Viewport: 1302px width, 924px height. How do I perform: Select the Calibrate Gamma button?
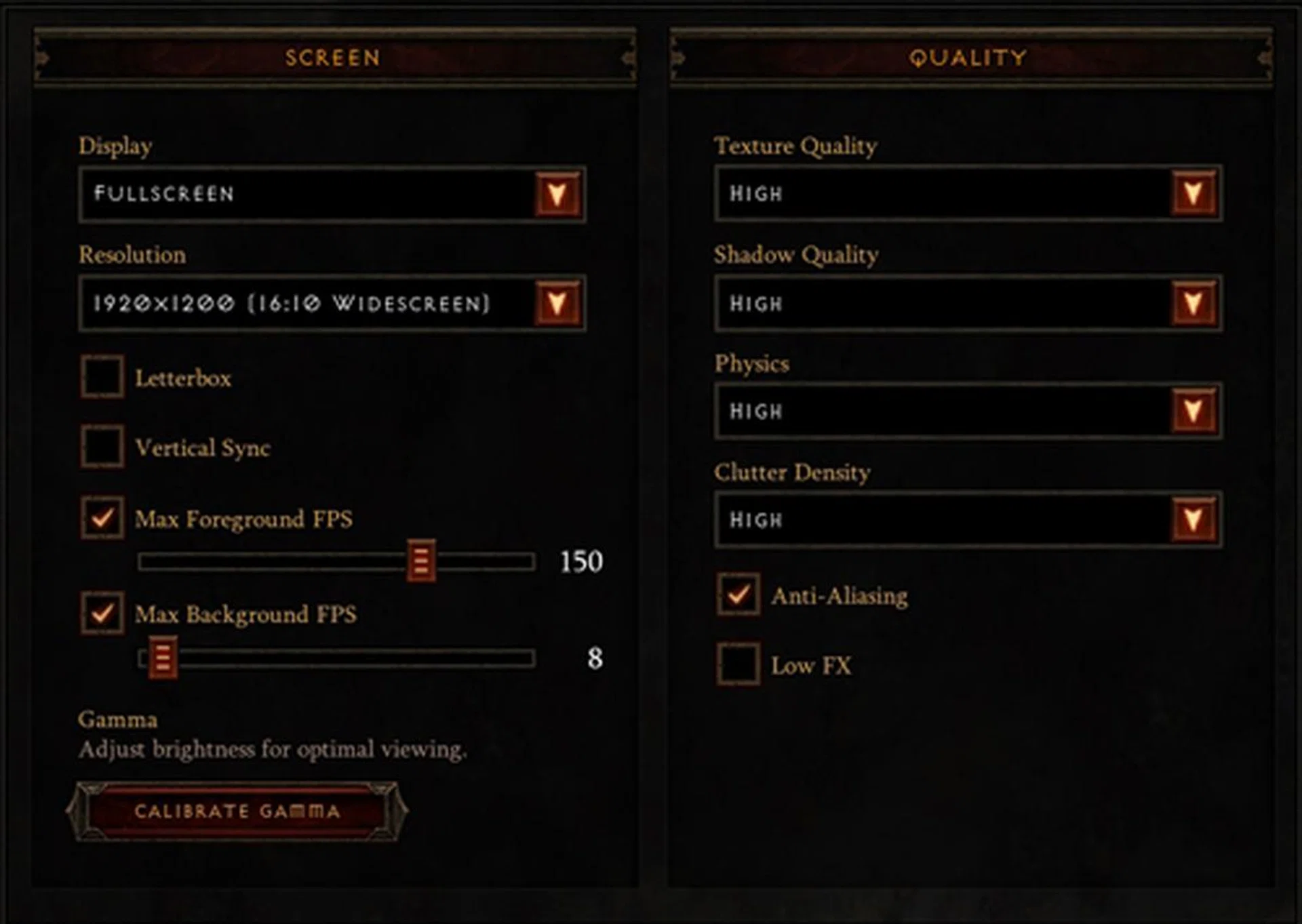pos(237,811)
